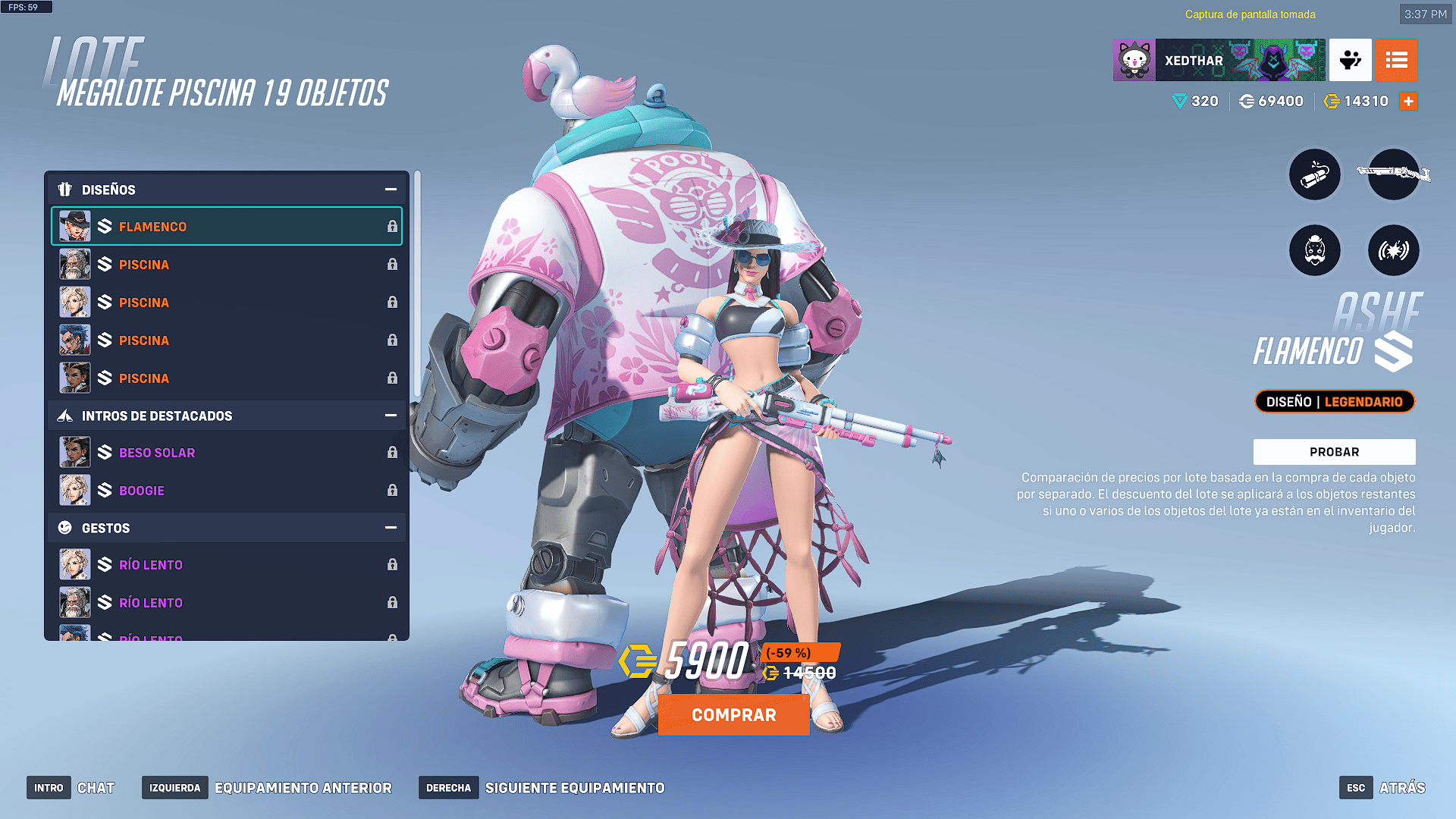Open the explosion burst icon
Screen dimensions: 1456x819
pyautogui.click(x=1393, y=250)
